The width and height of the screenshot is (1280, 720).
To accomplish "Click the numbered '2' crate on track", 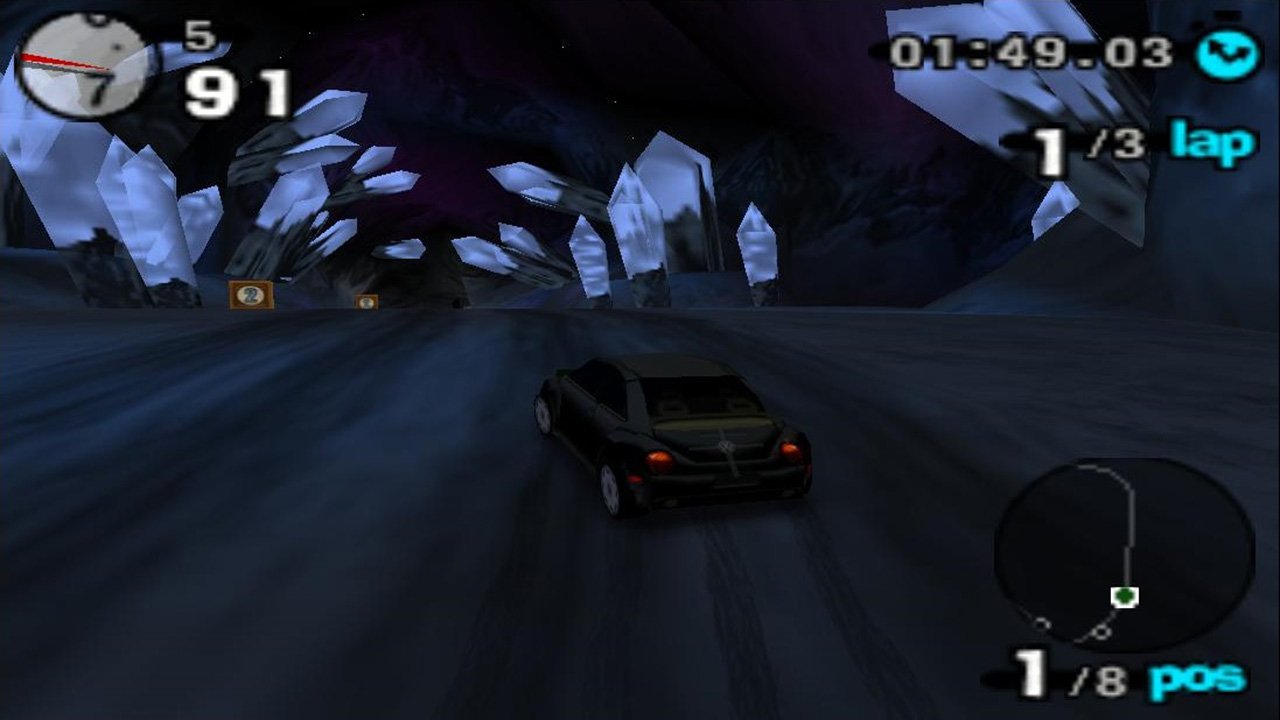I will click(x=252, y=296).
